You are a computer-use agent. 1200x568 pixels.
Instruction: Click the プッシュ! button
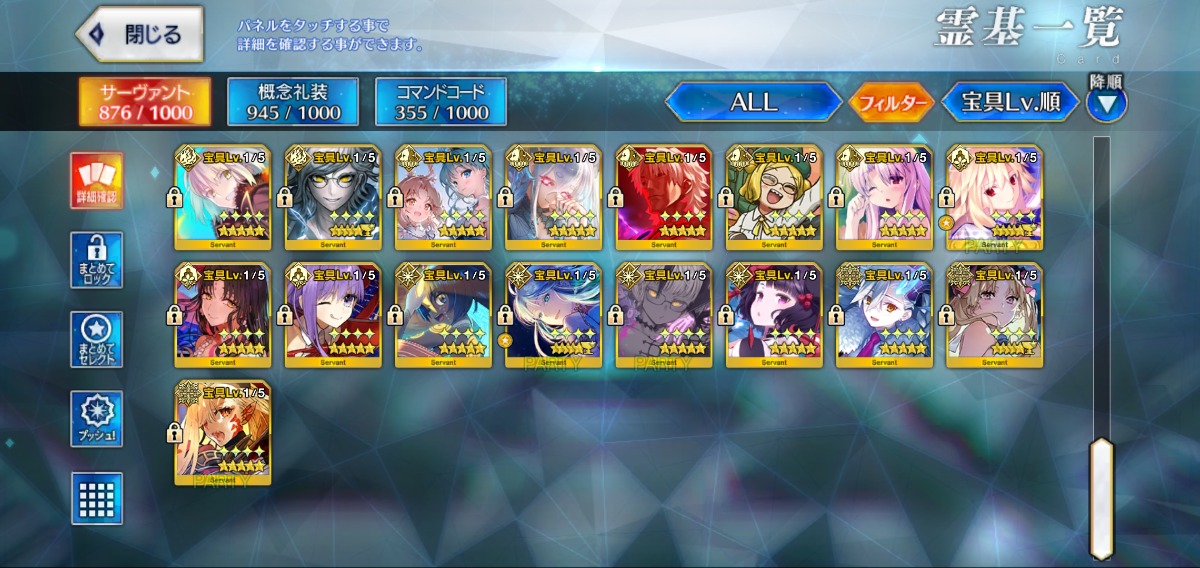(x=97, y=418)
